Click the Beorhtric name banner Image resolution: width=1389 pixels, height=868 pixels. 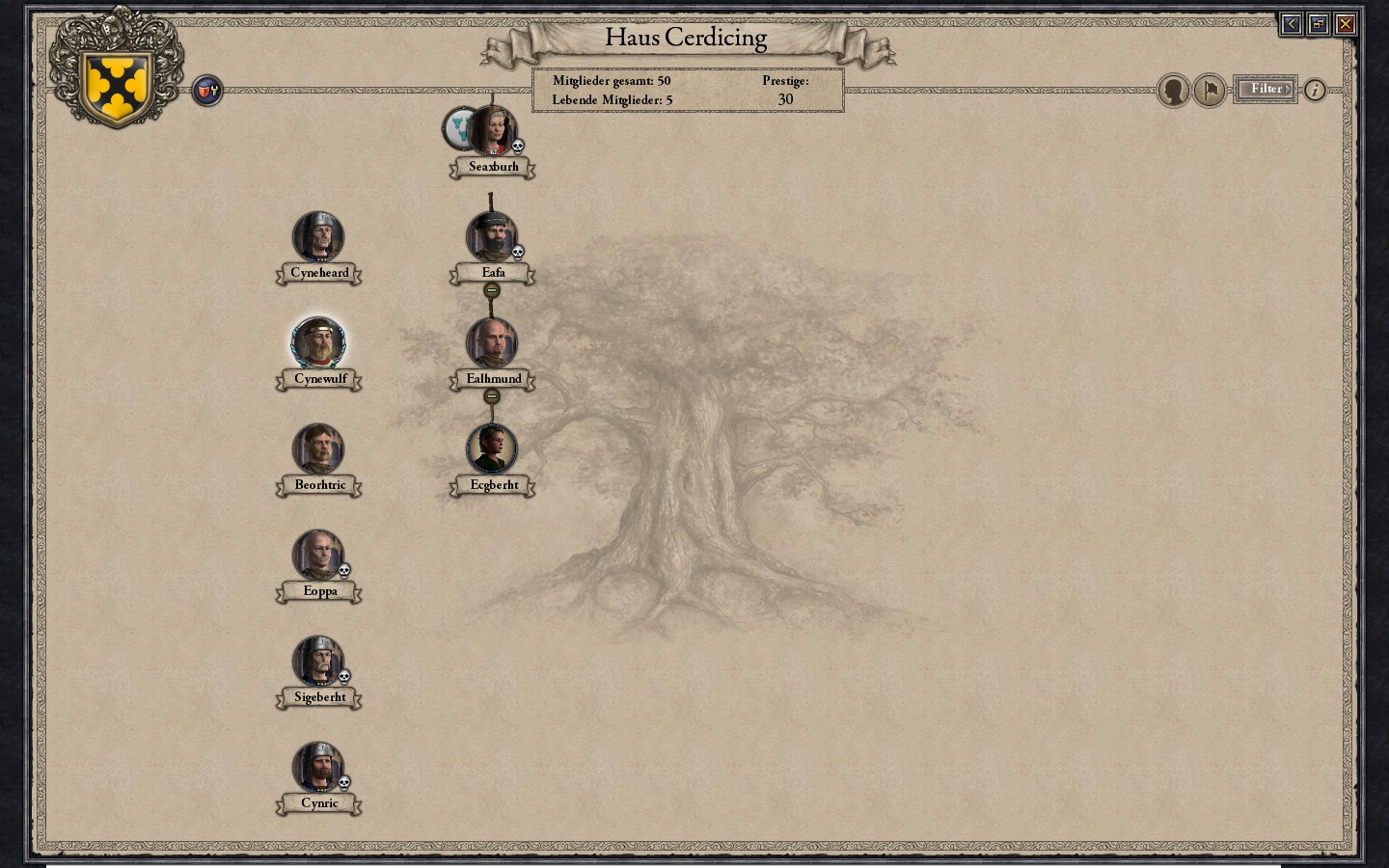pos(318,484)
